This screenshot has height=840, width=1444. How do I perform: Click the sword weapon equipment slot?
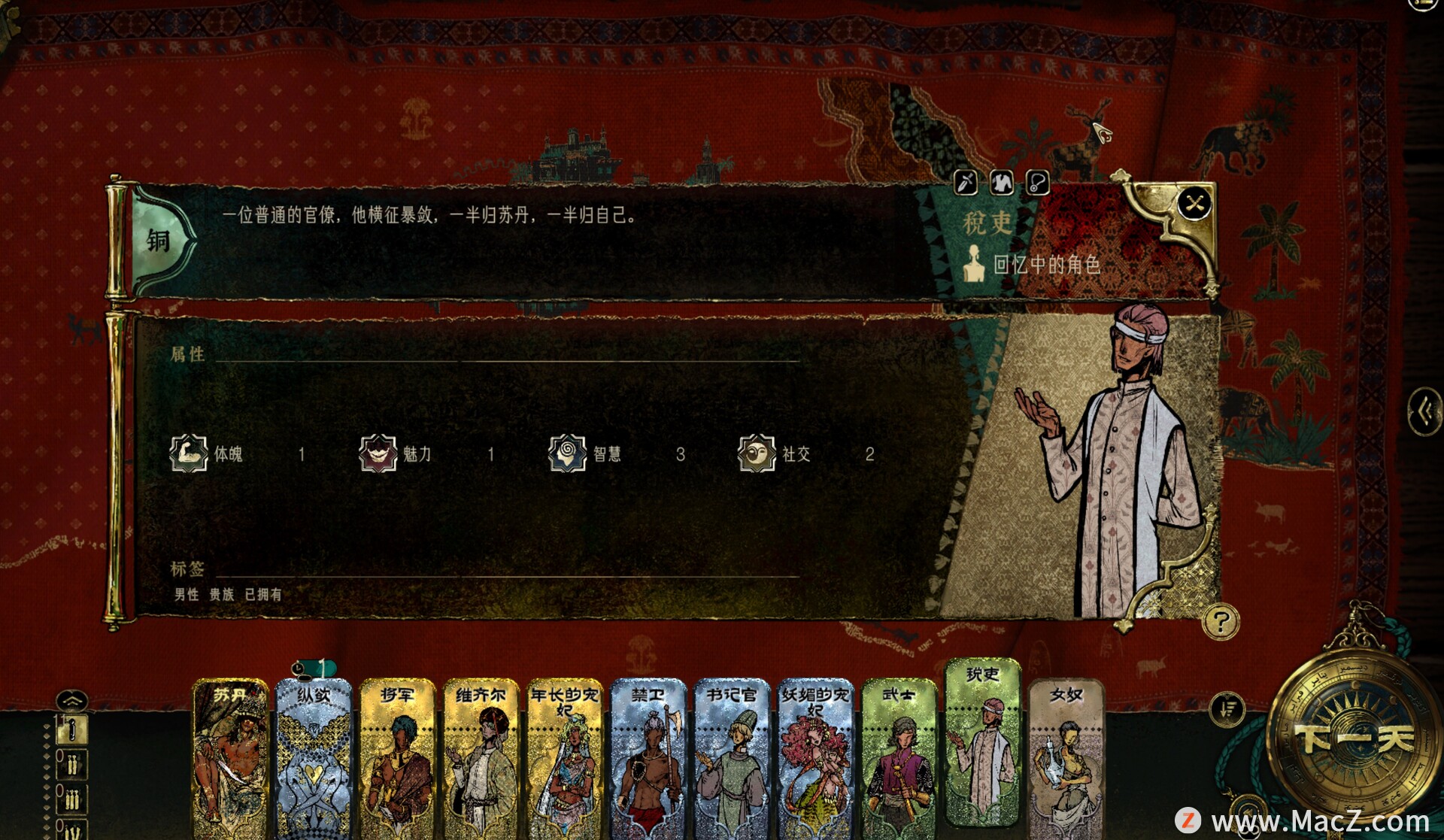coord(966,182)
